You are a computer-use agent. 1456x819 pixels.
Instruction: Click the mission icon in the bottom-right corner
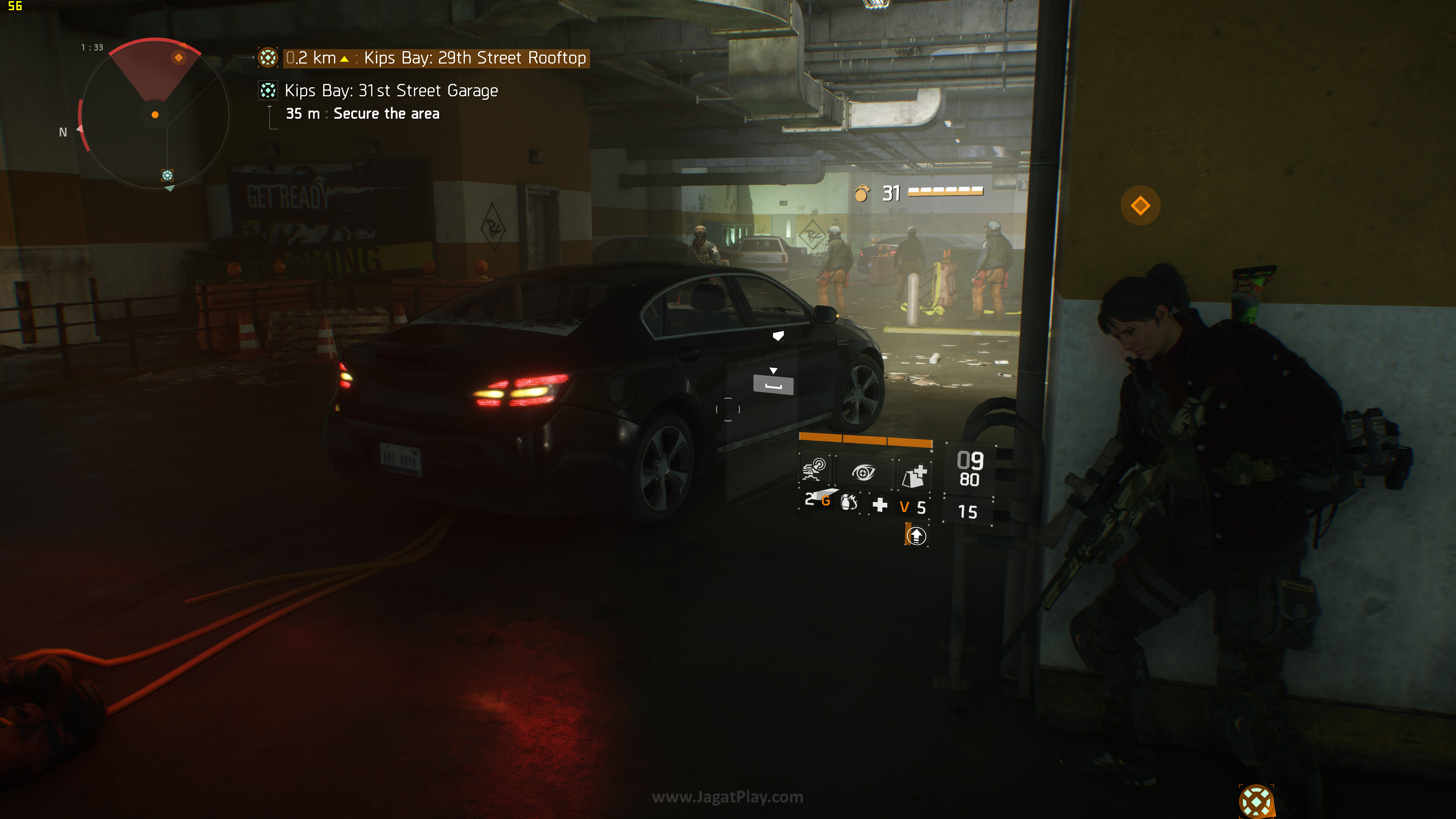click(x=1256, y=800)
